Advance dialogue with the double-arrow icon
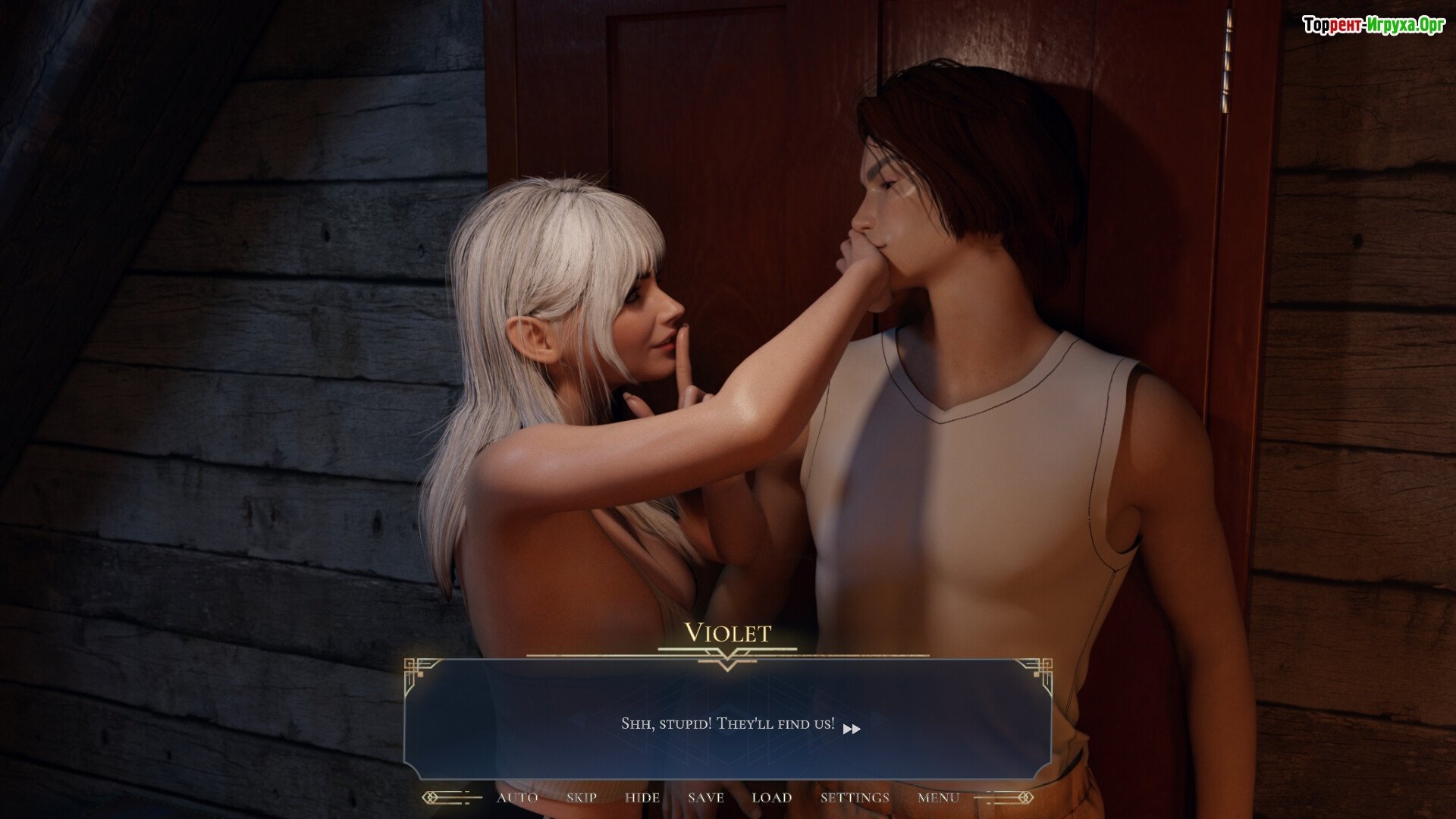1456x819 pixels. 852,729
